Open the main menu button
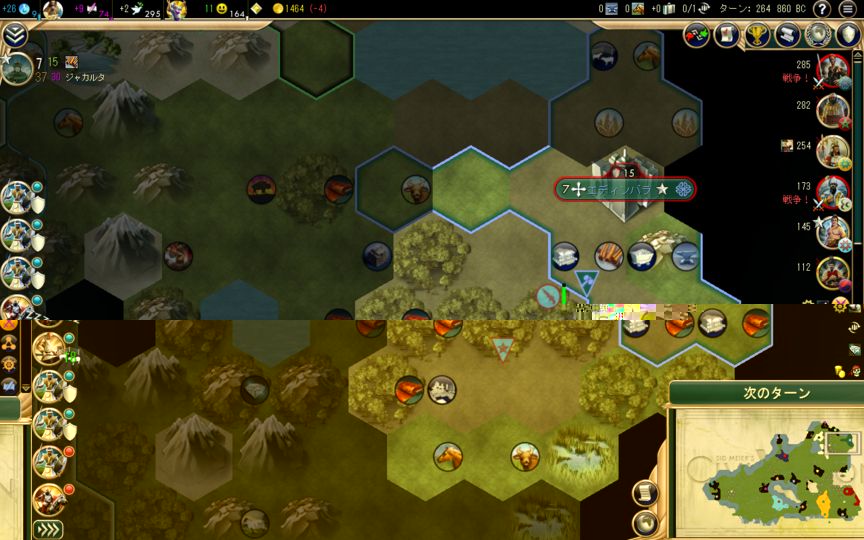This screenshot has height=540, width=864. pos(848,9)
